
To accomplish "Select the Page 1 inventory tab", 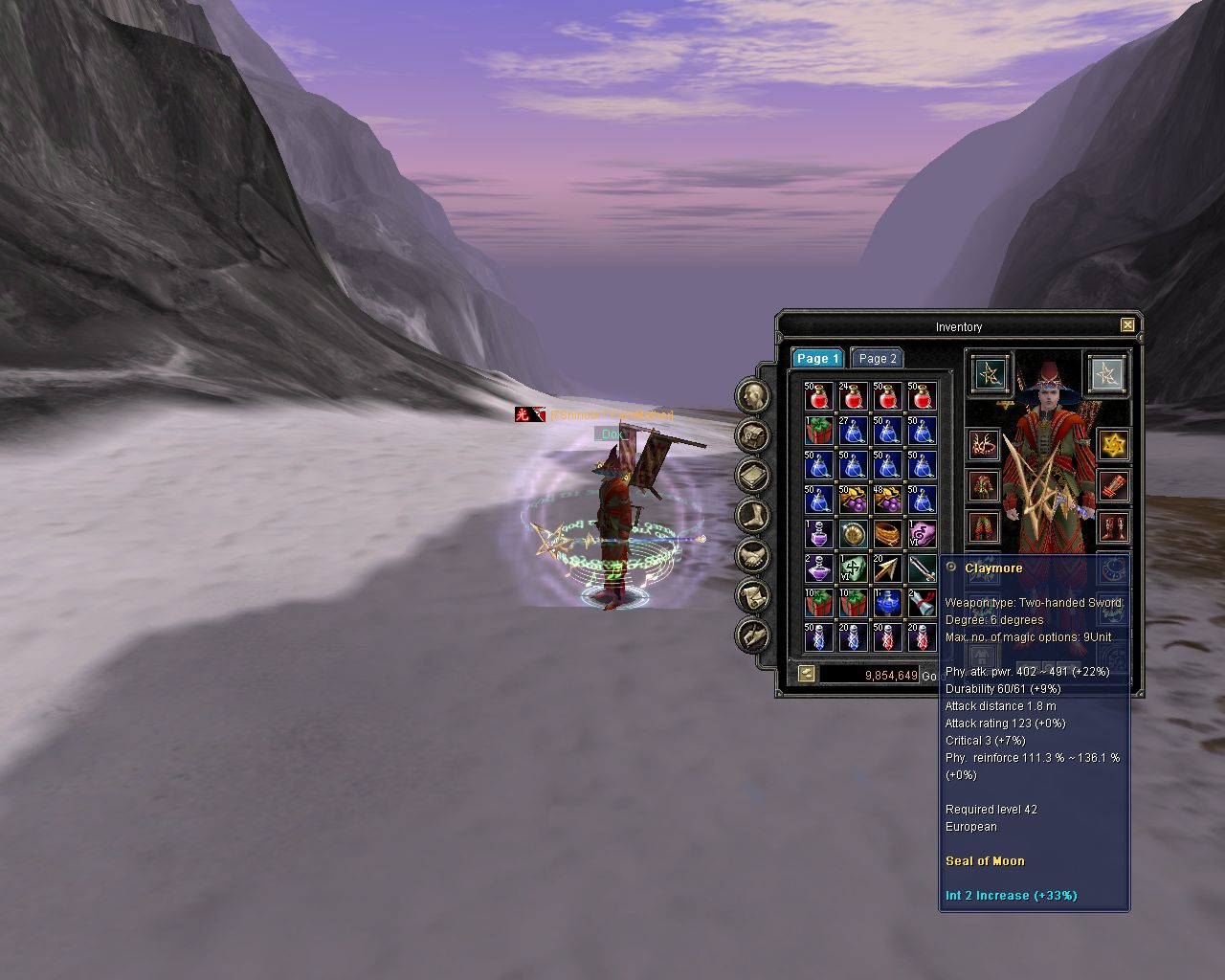I will 817,358.
